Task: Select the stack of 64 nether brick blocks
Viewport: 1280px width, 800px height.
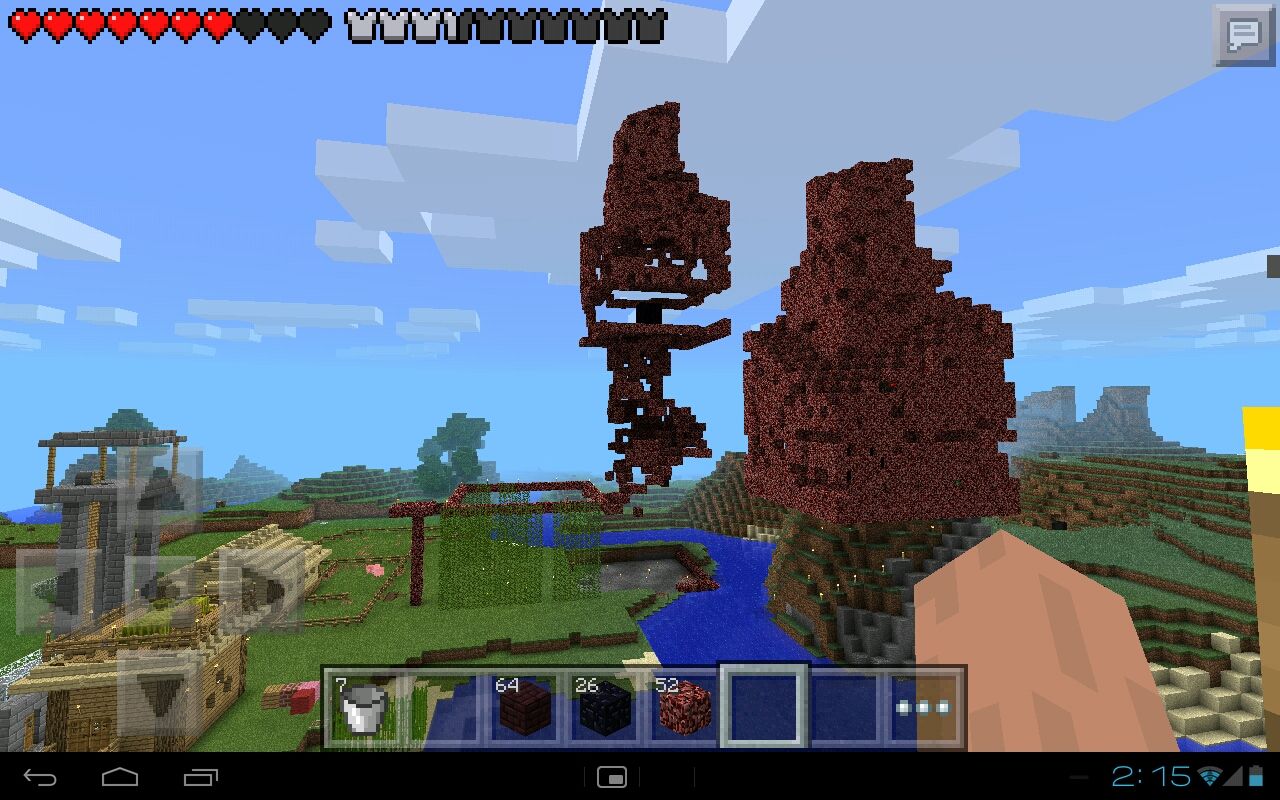Action: tap(524, 706)
